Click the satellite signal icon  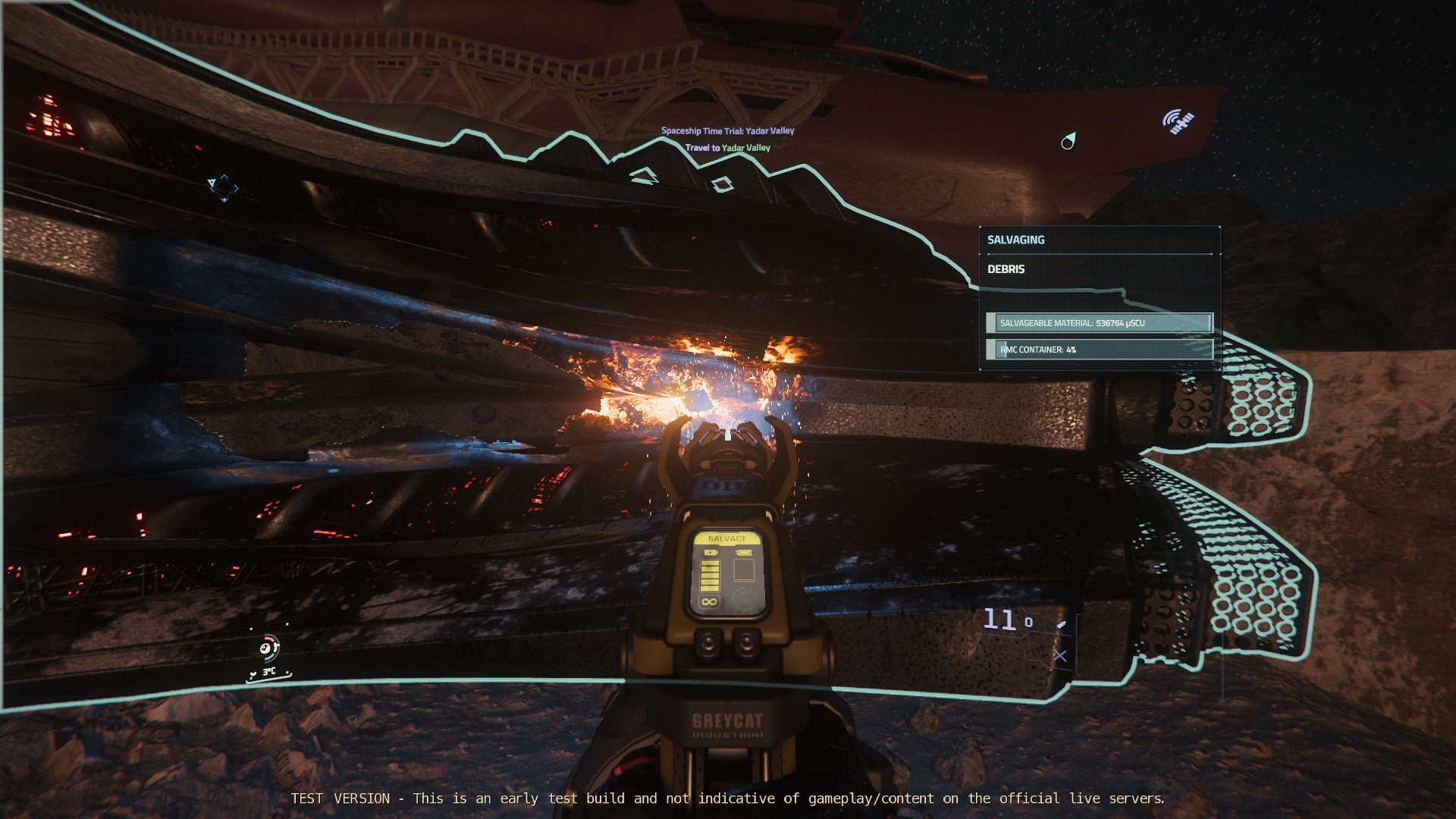1178,121
